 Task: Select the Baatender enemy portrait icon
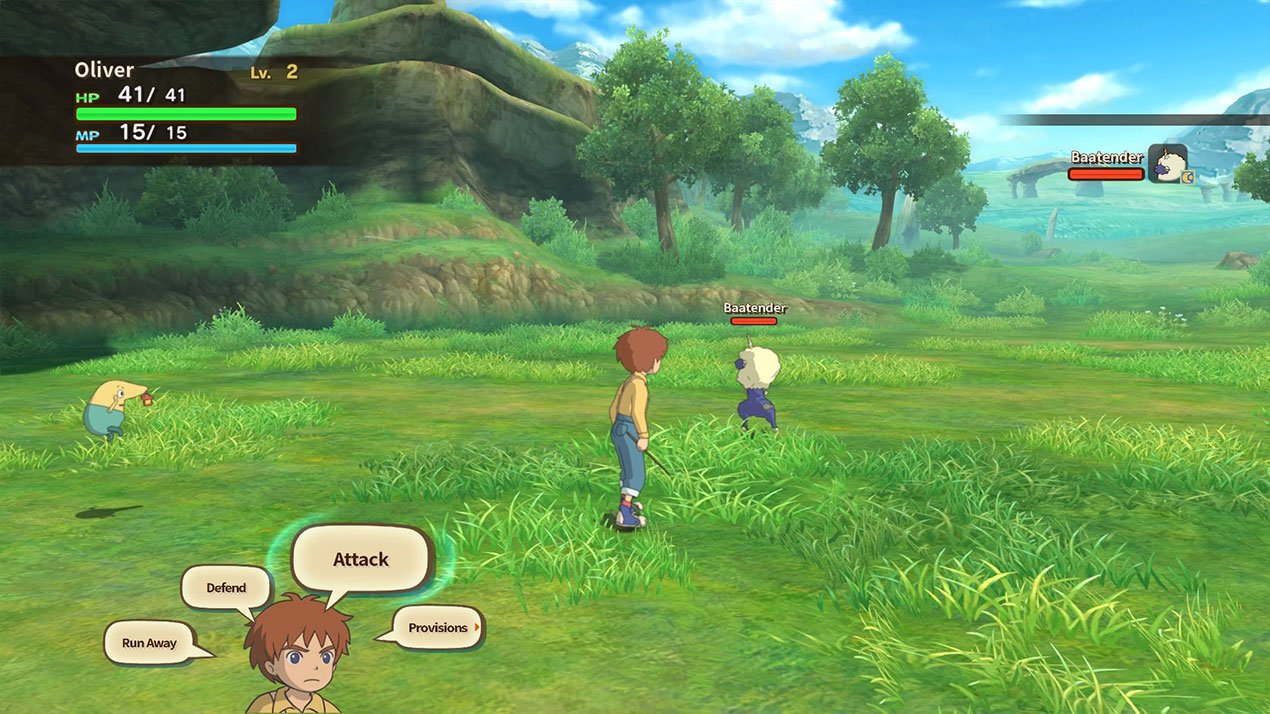(1166, 163)
